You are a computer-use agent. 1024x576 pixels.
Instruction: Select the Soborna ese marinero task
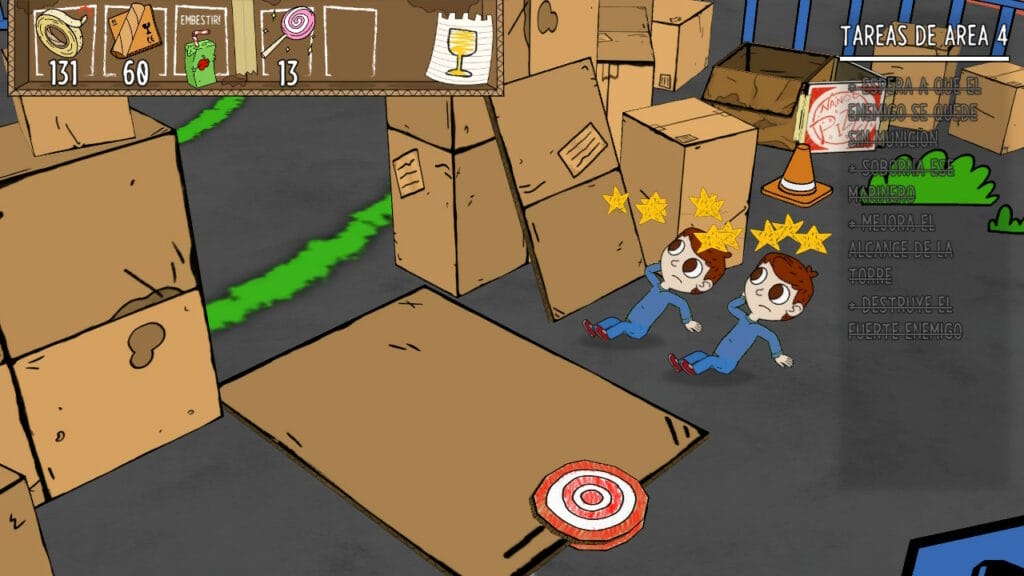[902, 178]
